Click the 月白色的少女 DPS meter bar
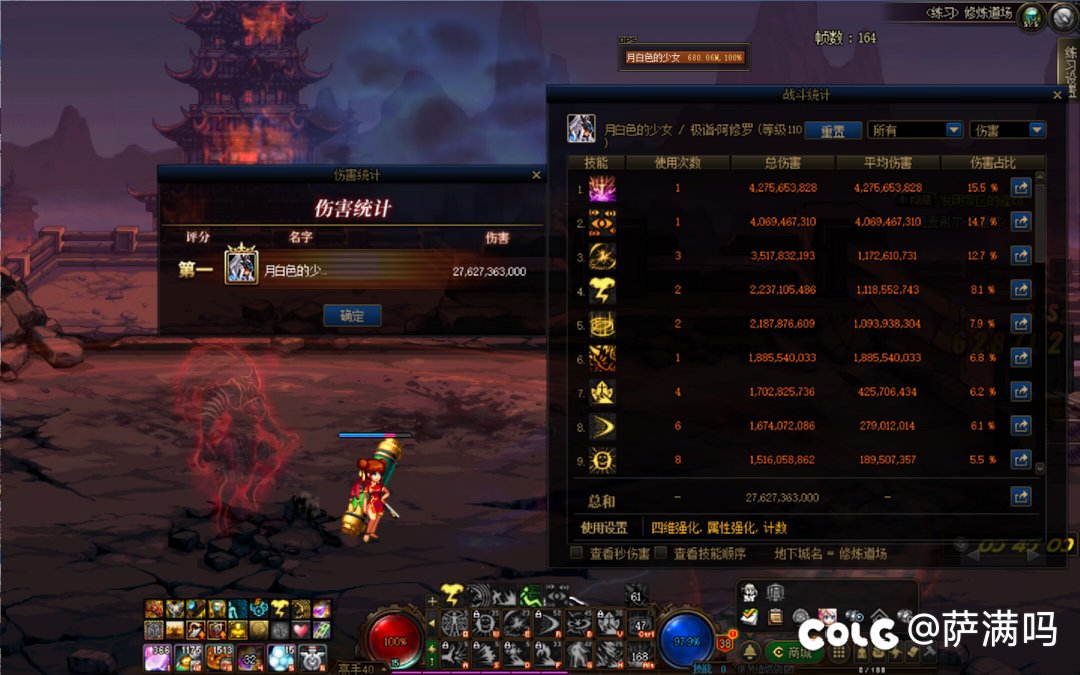This screenshot has height=675, width=1080. (x=684, y=58)
